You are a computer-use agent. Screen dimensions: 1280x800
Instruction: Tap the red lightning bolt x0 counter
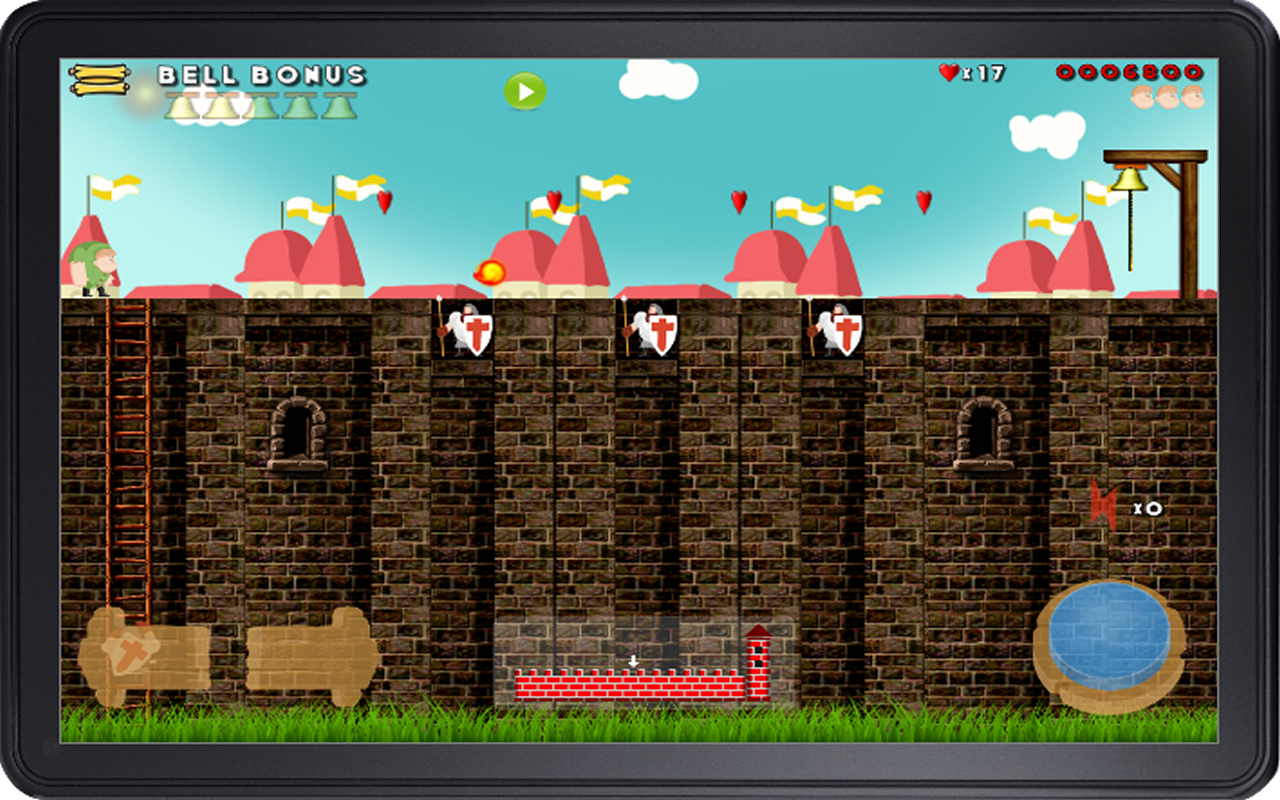click(x=1118, y=507)
